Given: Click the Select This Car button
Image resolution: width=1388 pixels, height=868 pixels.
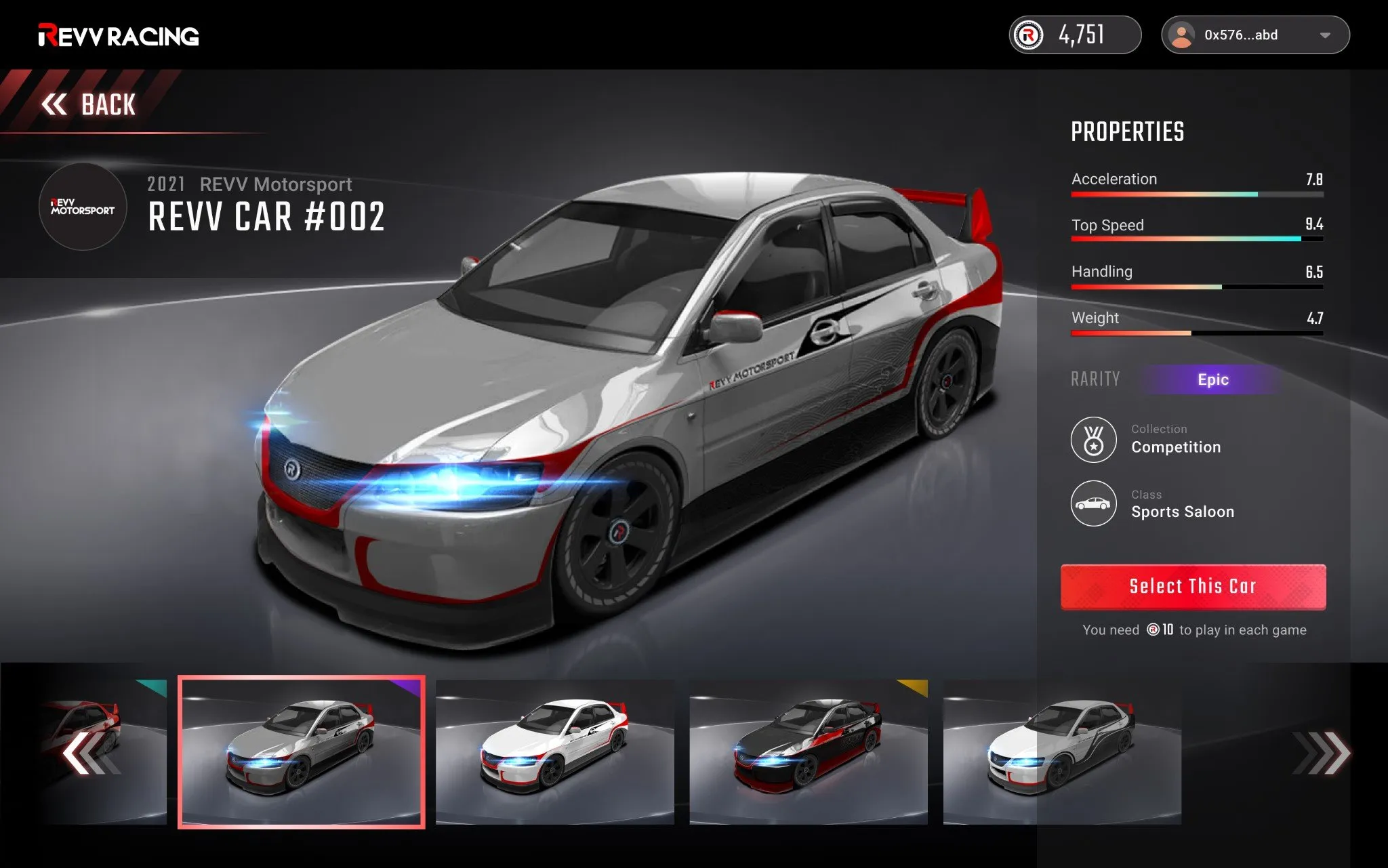Looking at the screenshot, I should pos(1193,586).
